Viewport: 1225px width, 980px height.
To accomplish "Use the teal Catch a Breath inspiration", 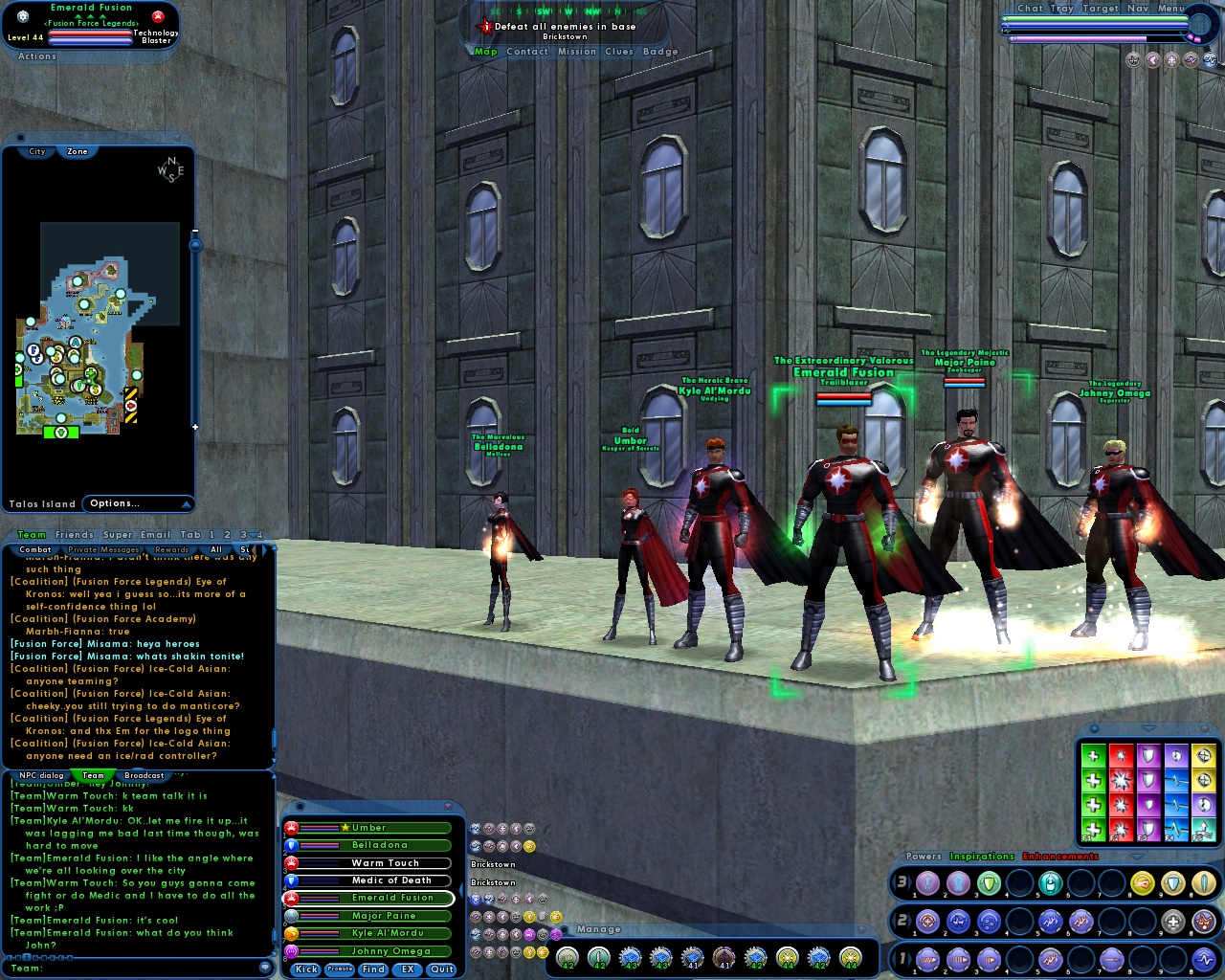I will click(1204, 829).
